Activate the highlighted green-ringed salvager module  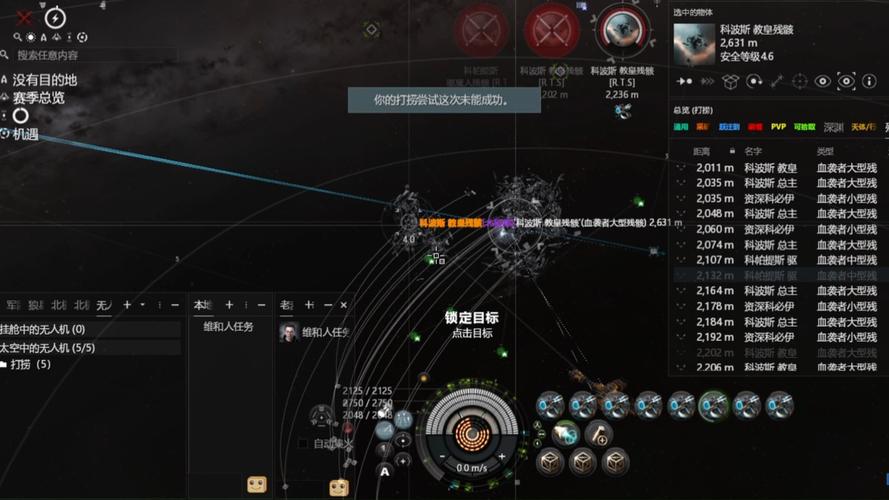713,404
